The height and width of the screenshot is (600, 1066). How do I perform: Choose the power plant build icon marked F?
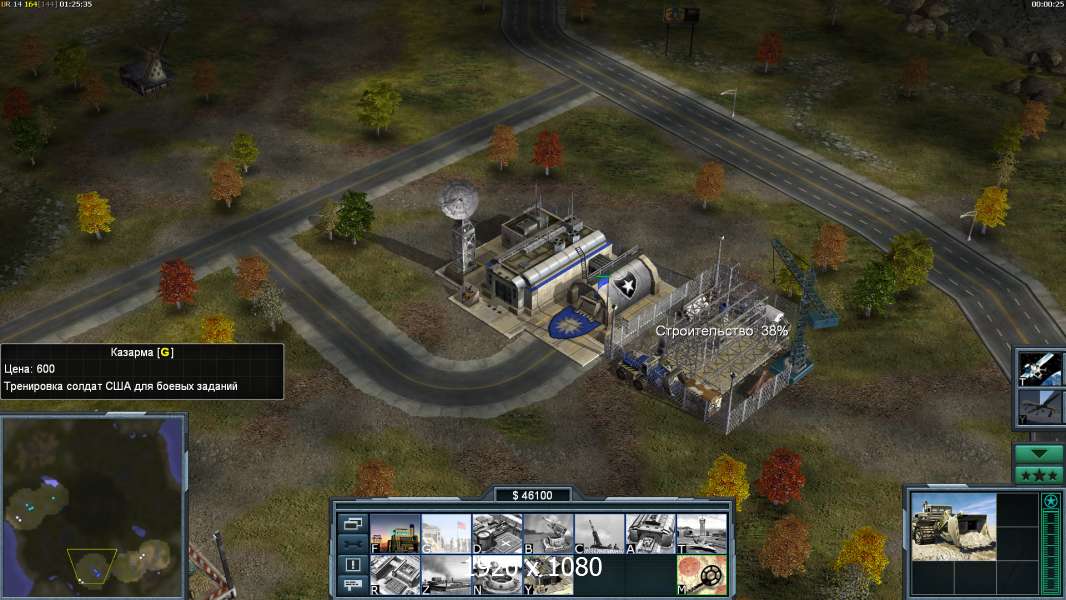395,533
